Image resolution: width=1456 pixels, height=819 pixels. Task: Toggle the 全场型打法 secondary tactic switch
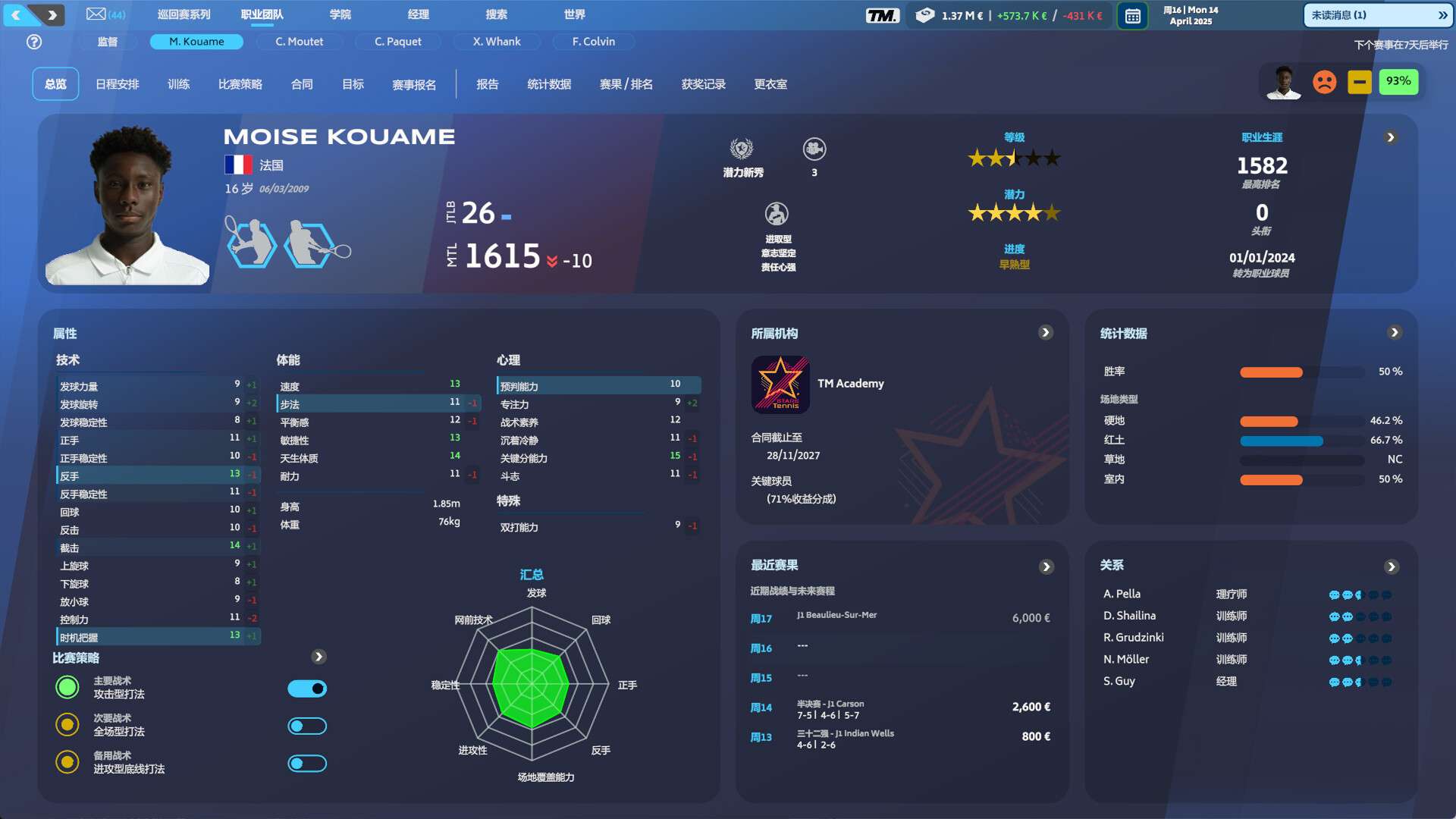307,726
